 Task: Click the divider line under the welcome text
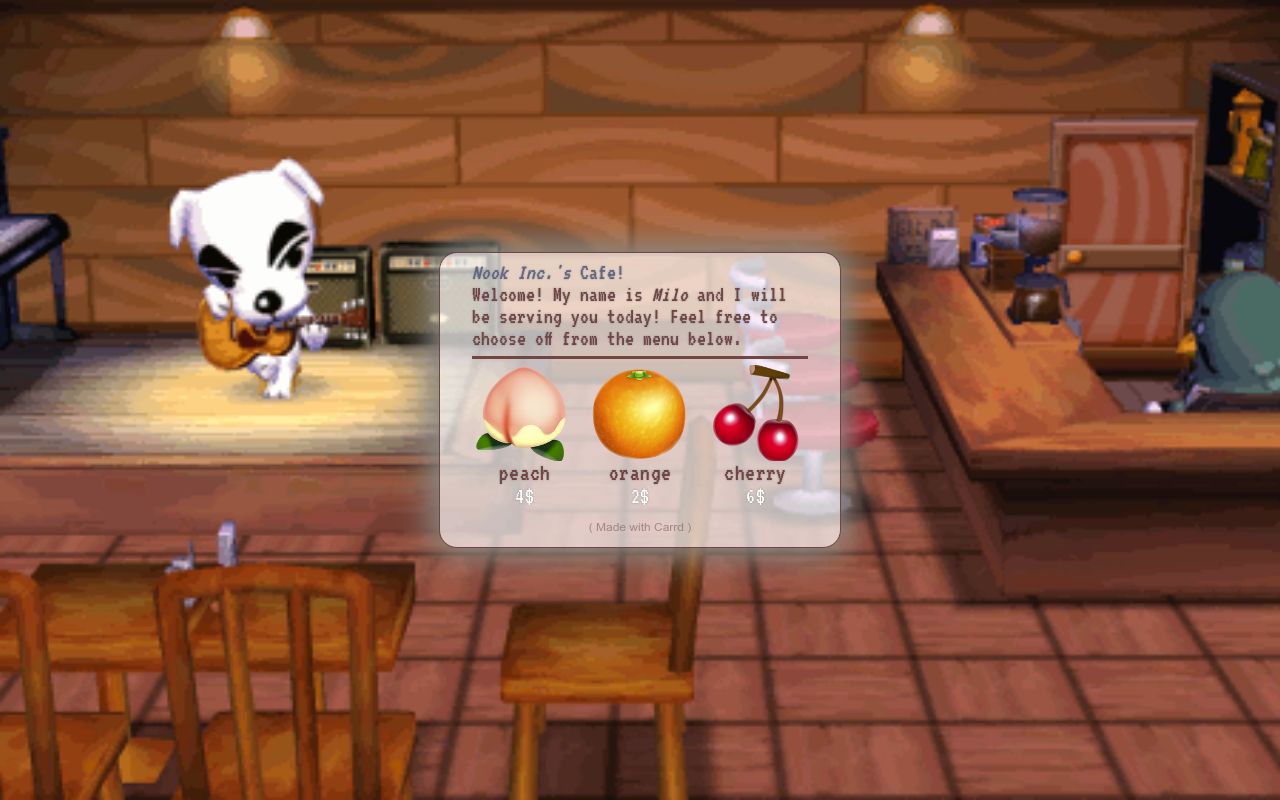click(639, 358)
